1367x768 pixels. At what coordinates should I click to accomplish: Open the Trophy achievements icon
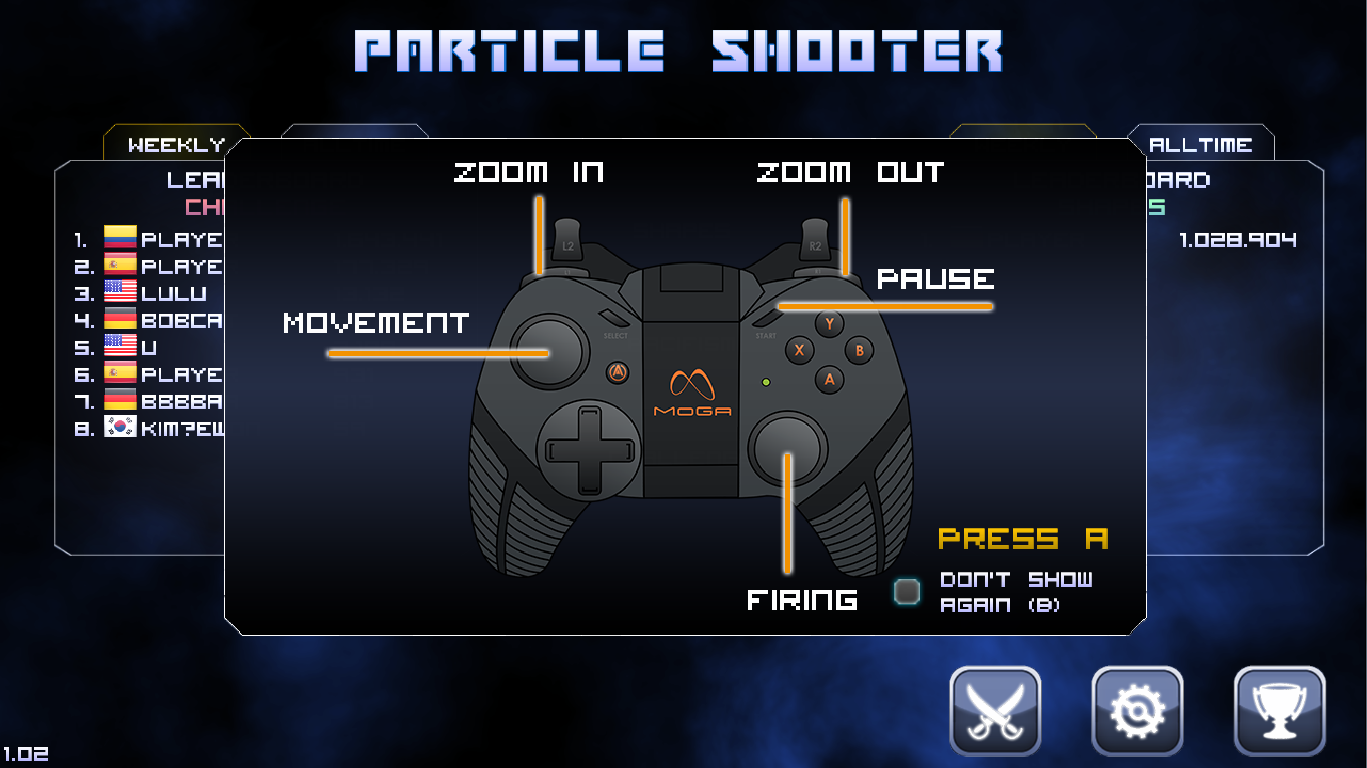pyautogui.click(x=1280, y=711)
